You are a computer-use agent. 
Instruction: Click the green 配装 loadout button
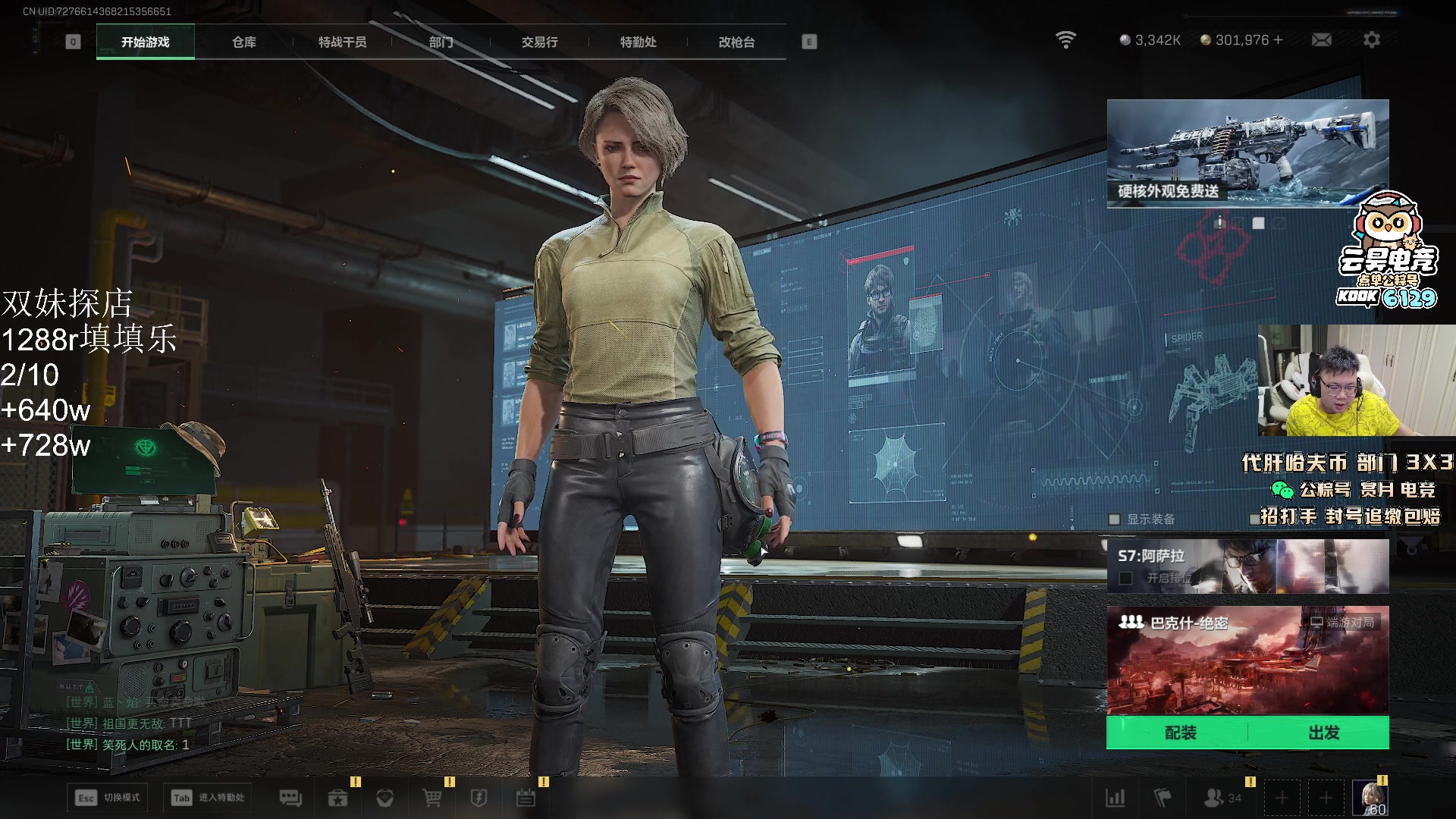1180,733
